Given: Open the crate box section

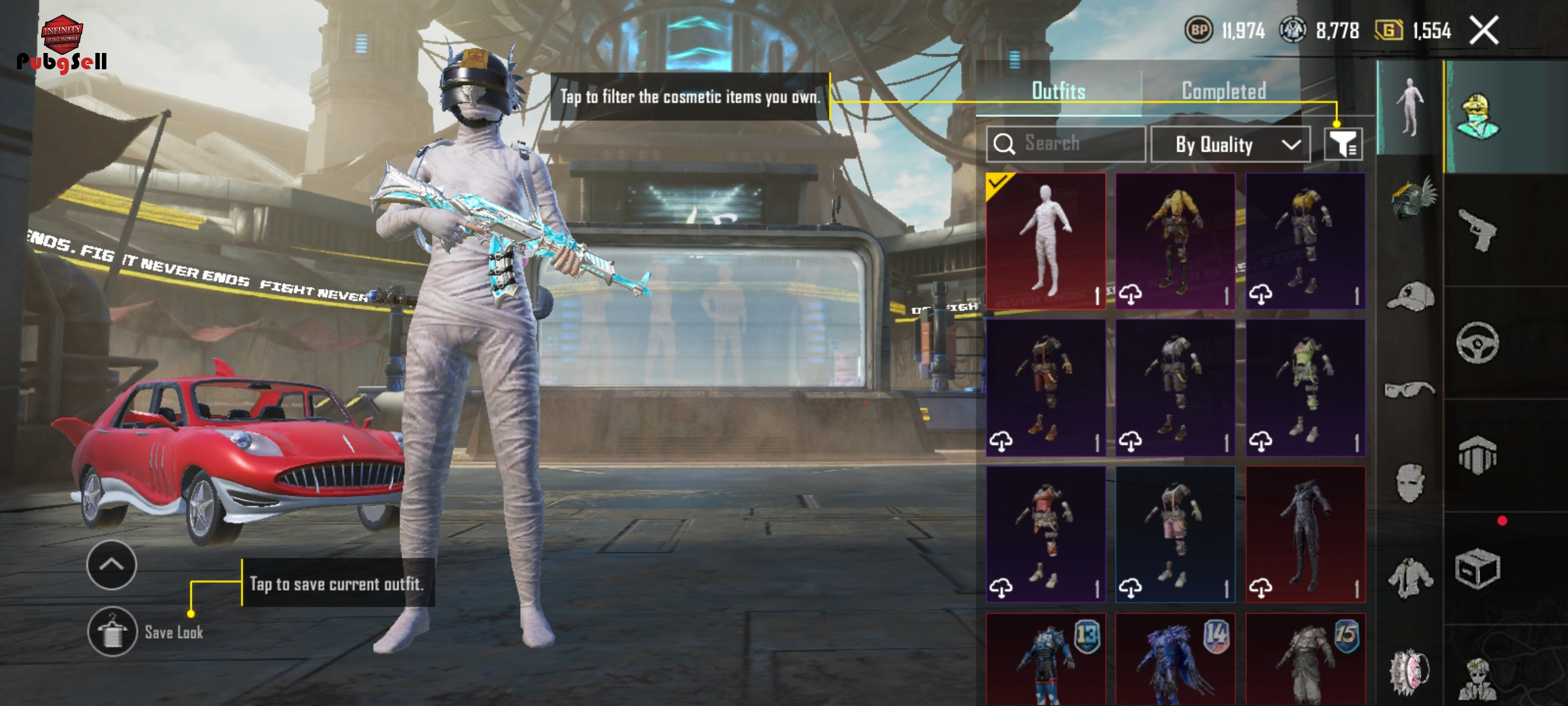Looking at the screenshot, I should coord(1478,569).
